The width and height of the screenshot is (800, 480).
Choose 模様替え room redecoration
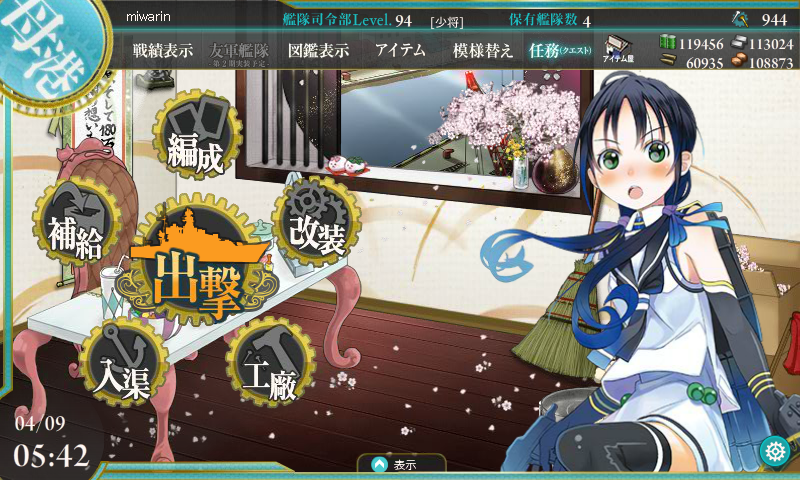pos(483,51)
